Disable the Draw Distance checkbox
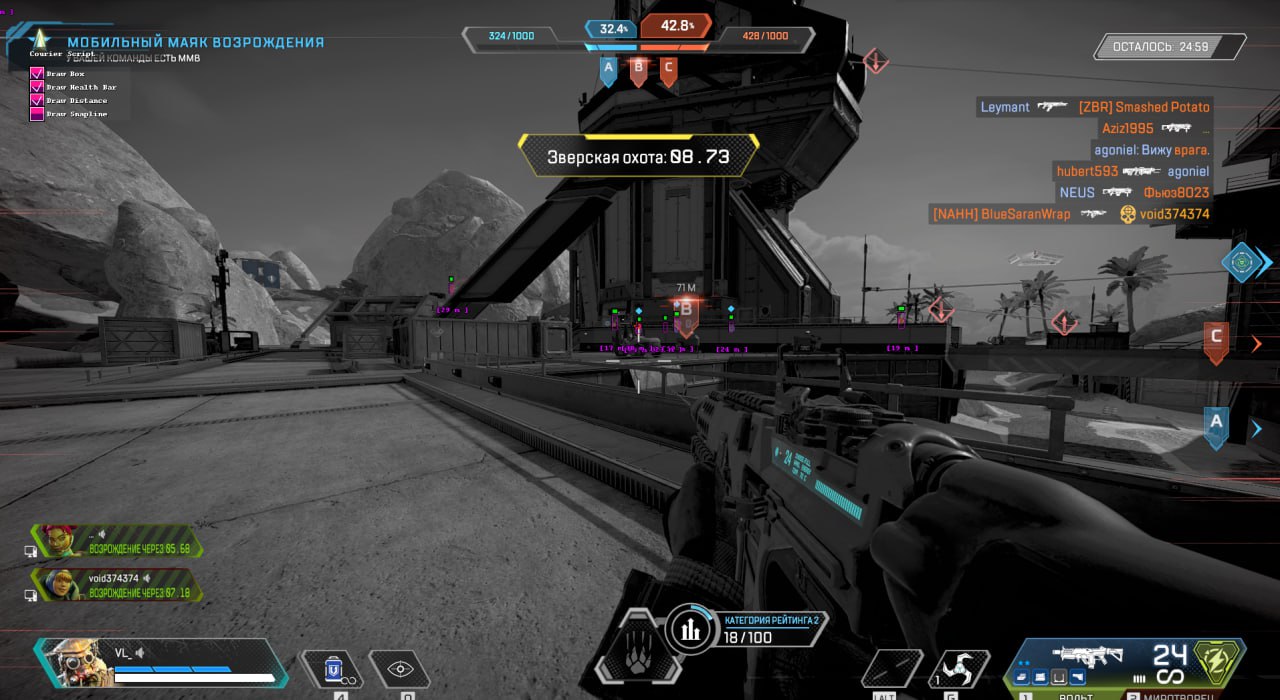The image size is (1280, 700). point(37,100)
